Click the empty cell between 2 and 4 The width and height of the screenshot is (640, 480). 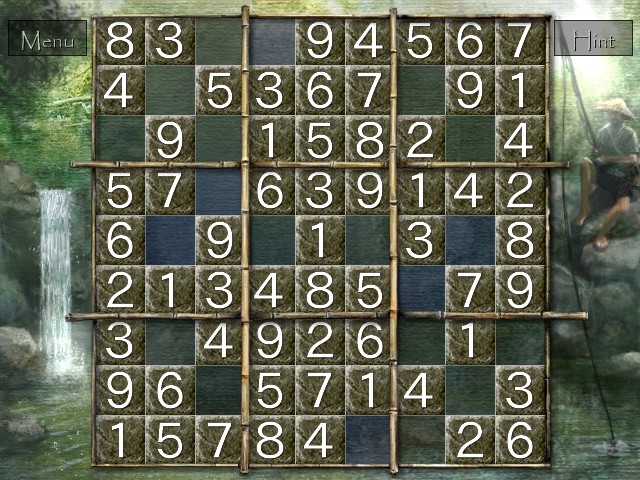click(470, 141)
